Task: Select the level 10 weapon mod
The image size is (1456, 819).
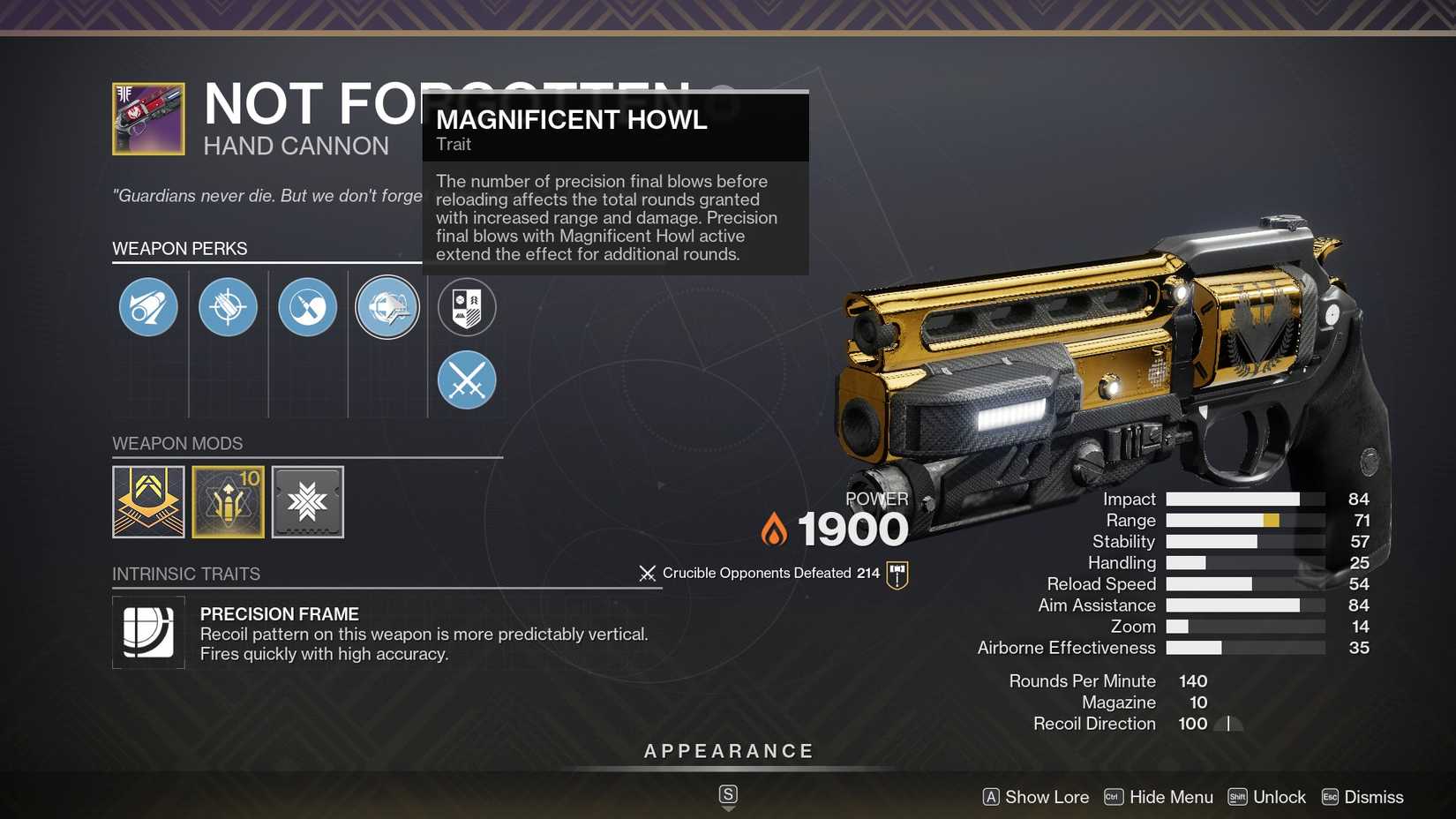Action: (228, 501)
